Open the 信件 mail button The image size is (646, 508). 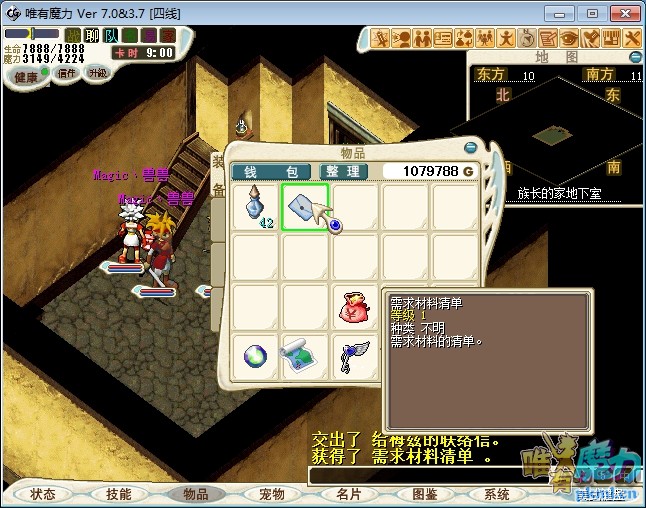(x=67, y=73)
